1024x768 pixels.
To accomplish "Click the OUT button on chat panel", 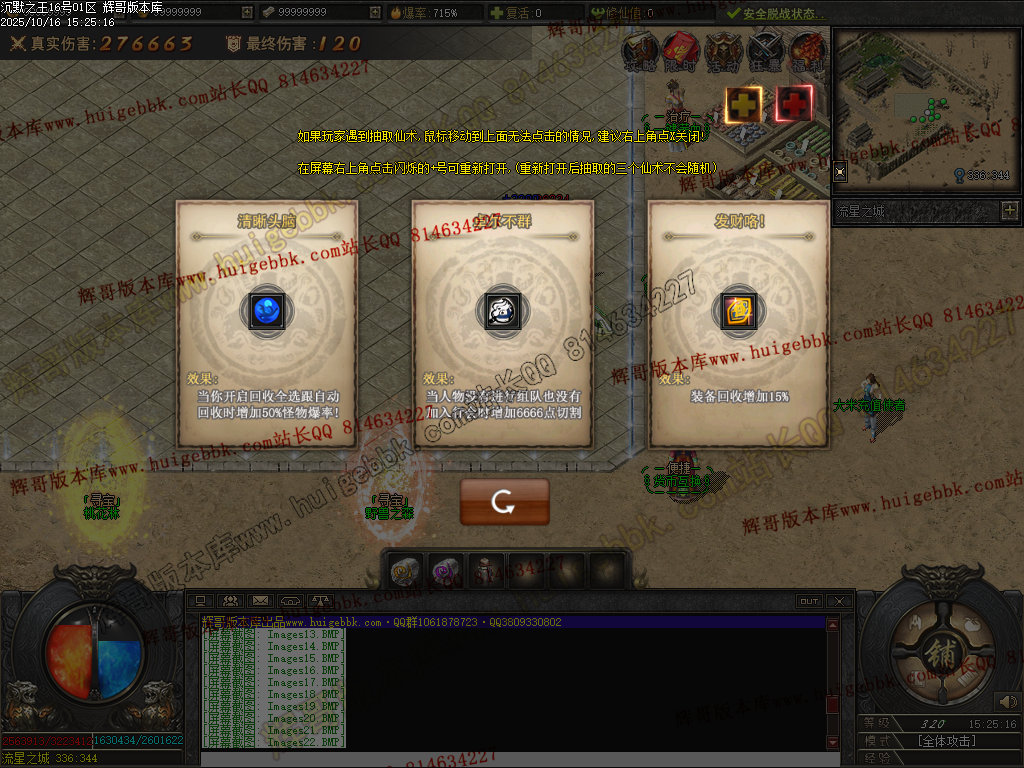I will [x=809, y=601].
